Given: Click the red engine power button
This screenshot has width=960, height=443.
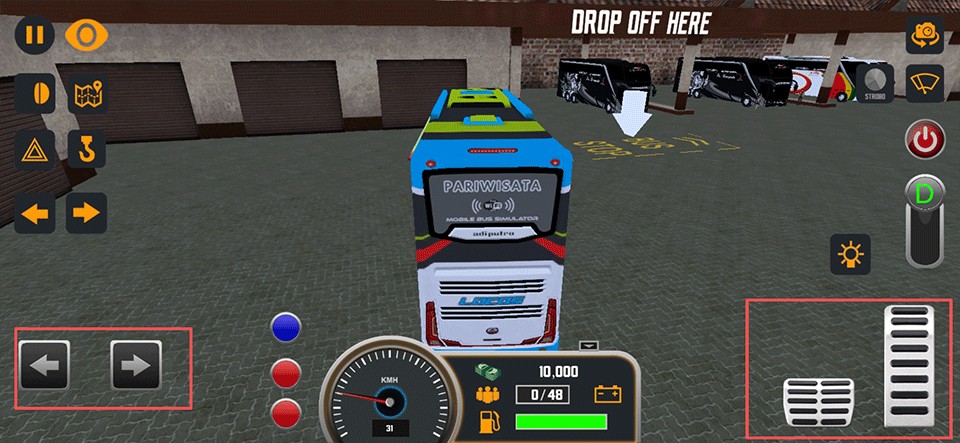Looking at the screenshot, I should [925, 140].
